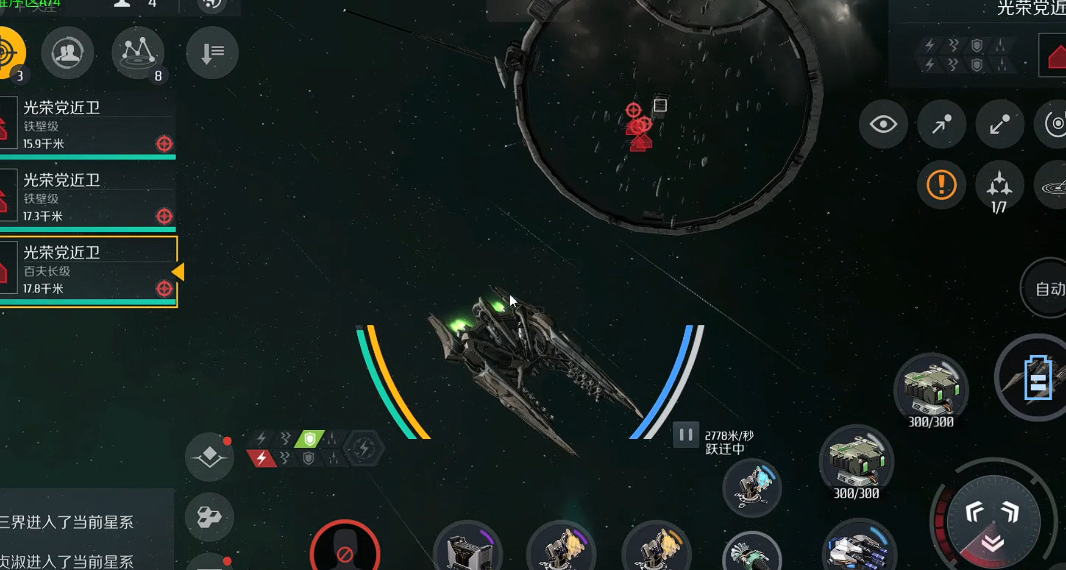Toggle the list sort order button
1066x570 pixels.
click(212, 52)
